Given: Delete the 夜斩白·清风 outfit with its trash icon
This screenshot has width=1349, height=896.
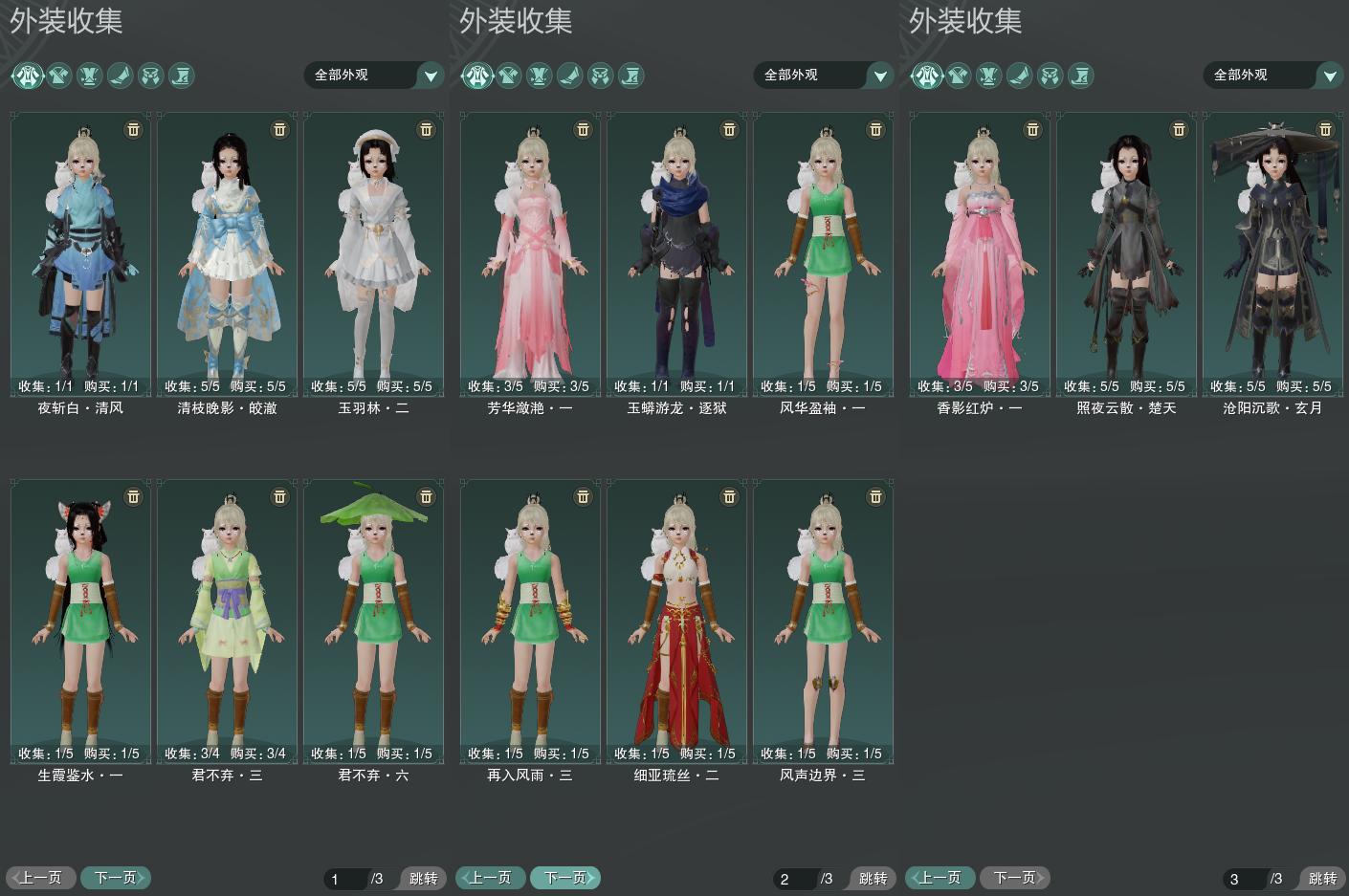Looking at the screenshot, I should click(x=134, y=129).
